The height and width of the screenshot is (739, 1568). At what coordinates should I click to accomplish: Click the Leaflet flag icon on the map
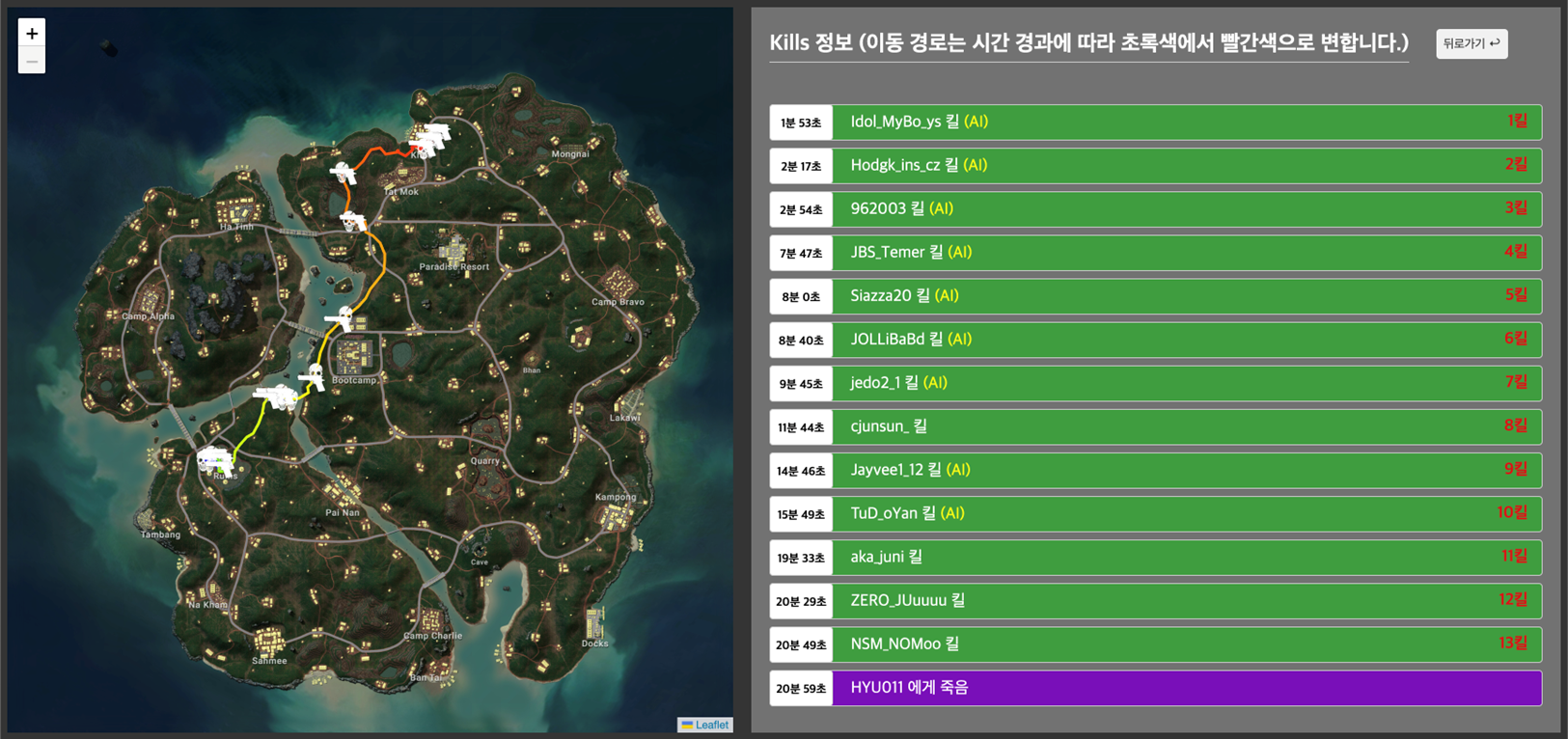pos(688,725)
